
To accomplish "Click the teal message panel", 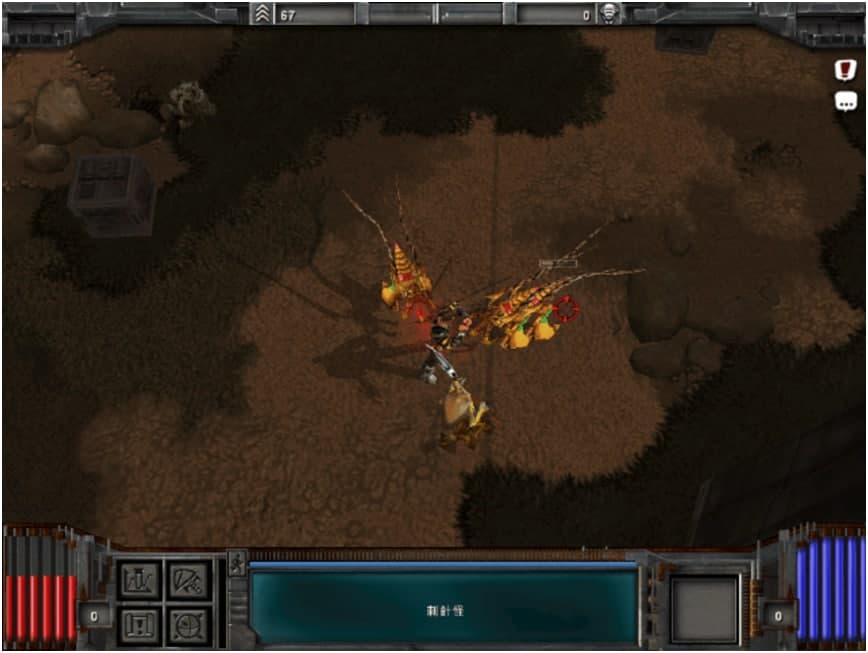I will [443, 607].
